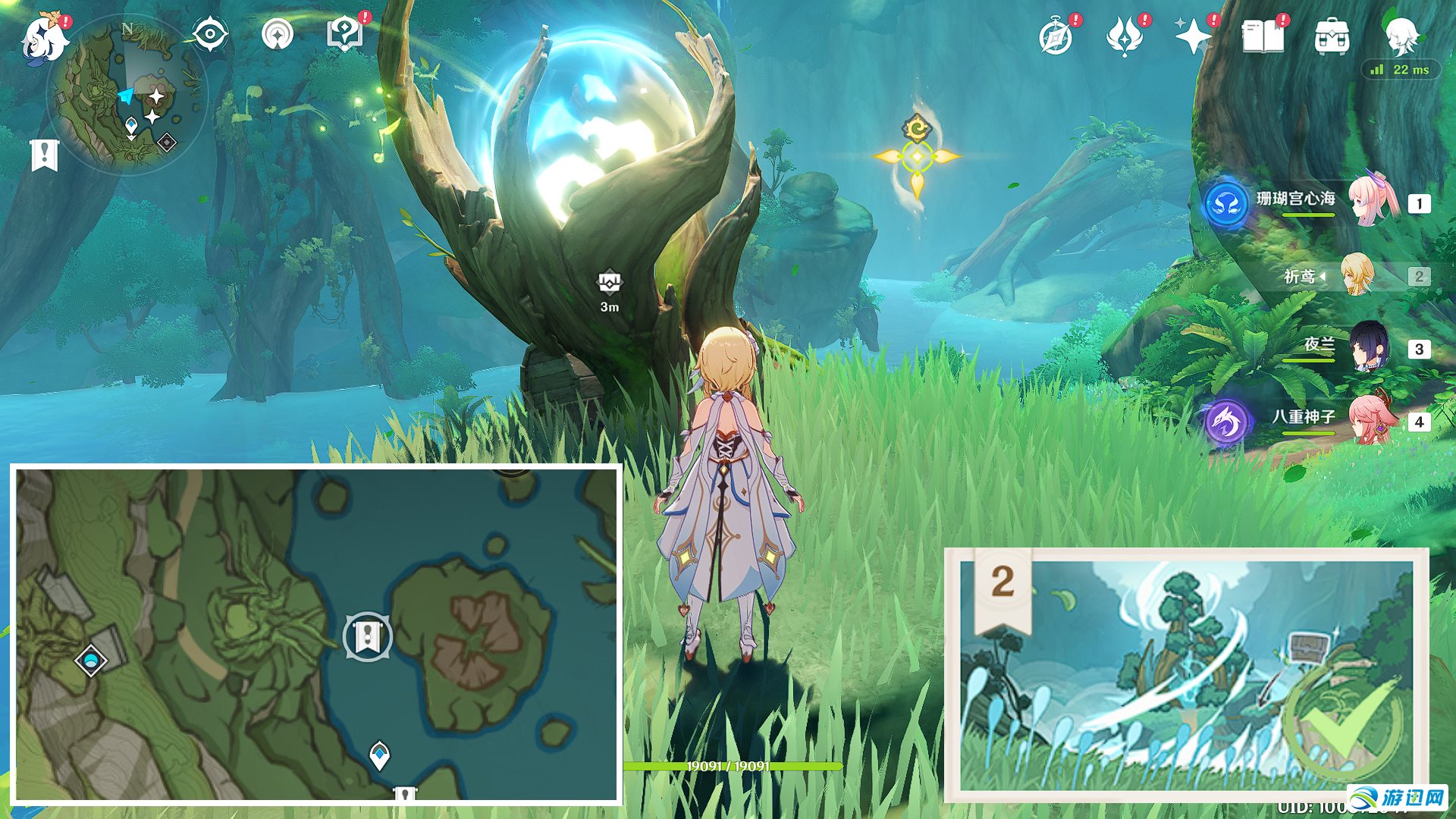
Task: Open the tutorial question-mark icon
Action: 345,34
